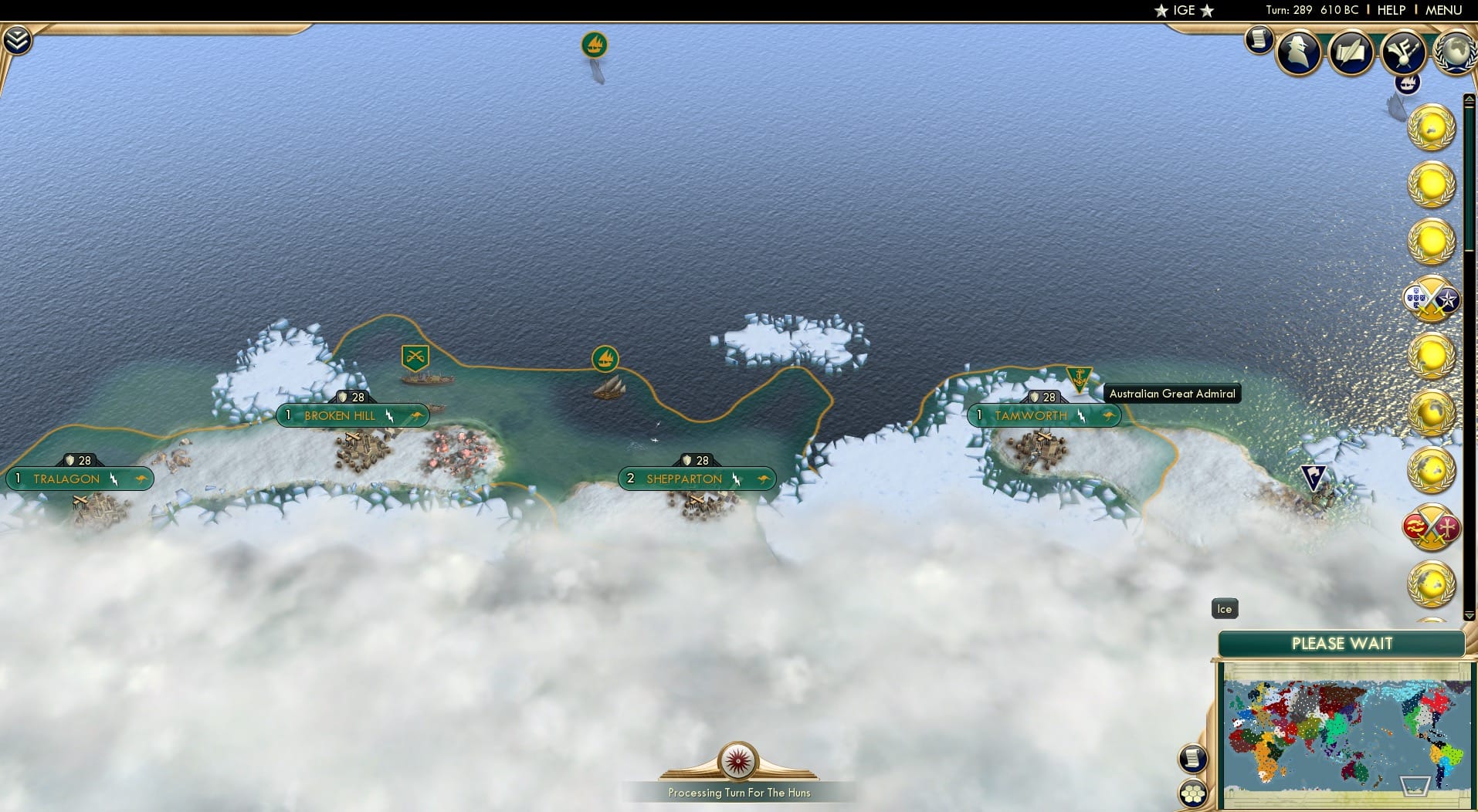Screen dimensions: 1478x812
Task: Select the cargo ship icon left of Shepparton
Action: 606,358
